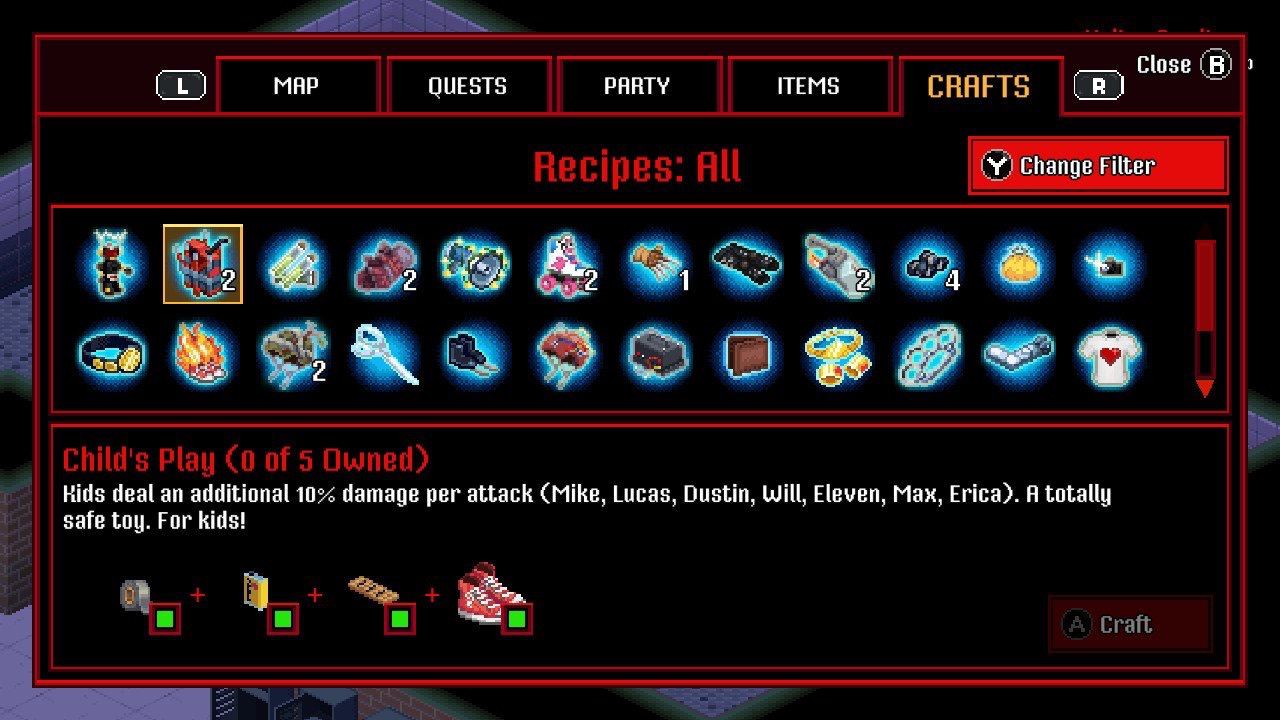
Task: Choose the orange coin purse recipe
Action: coord(1020,265)
